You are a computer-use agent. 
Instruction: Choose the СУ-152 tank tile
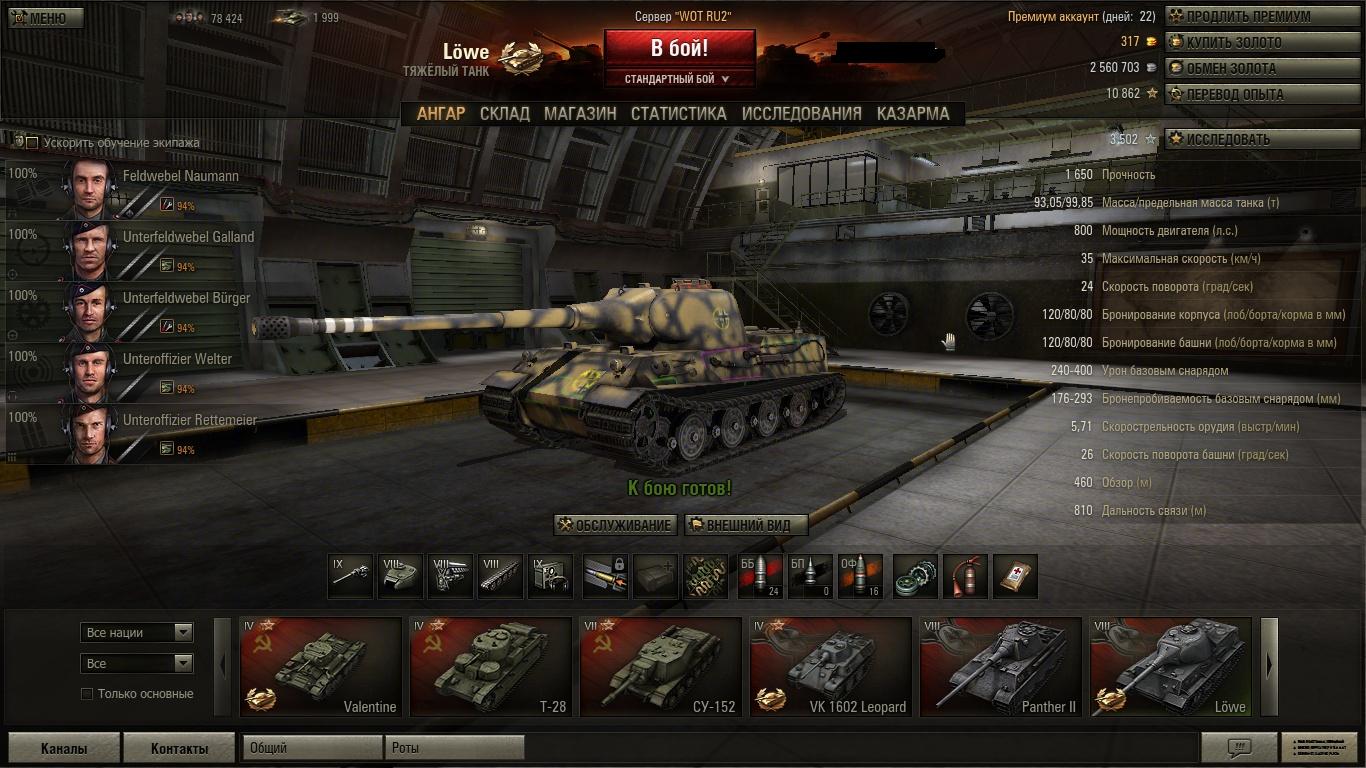coord(660,666)
